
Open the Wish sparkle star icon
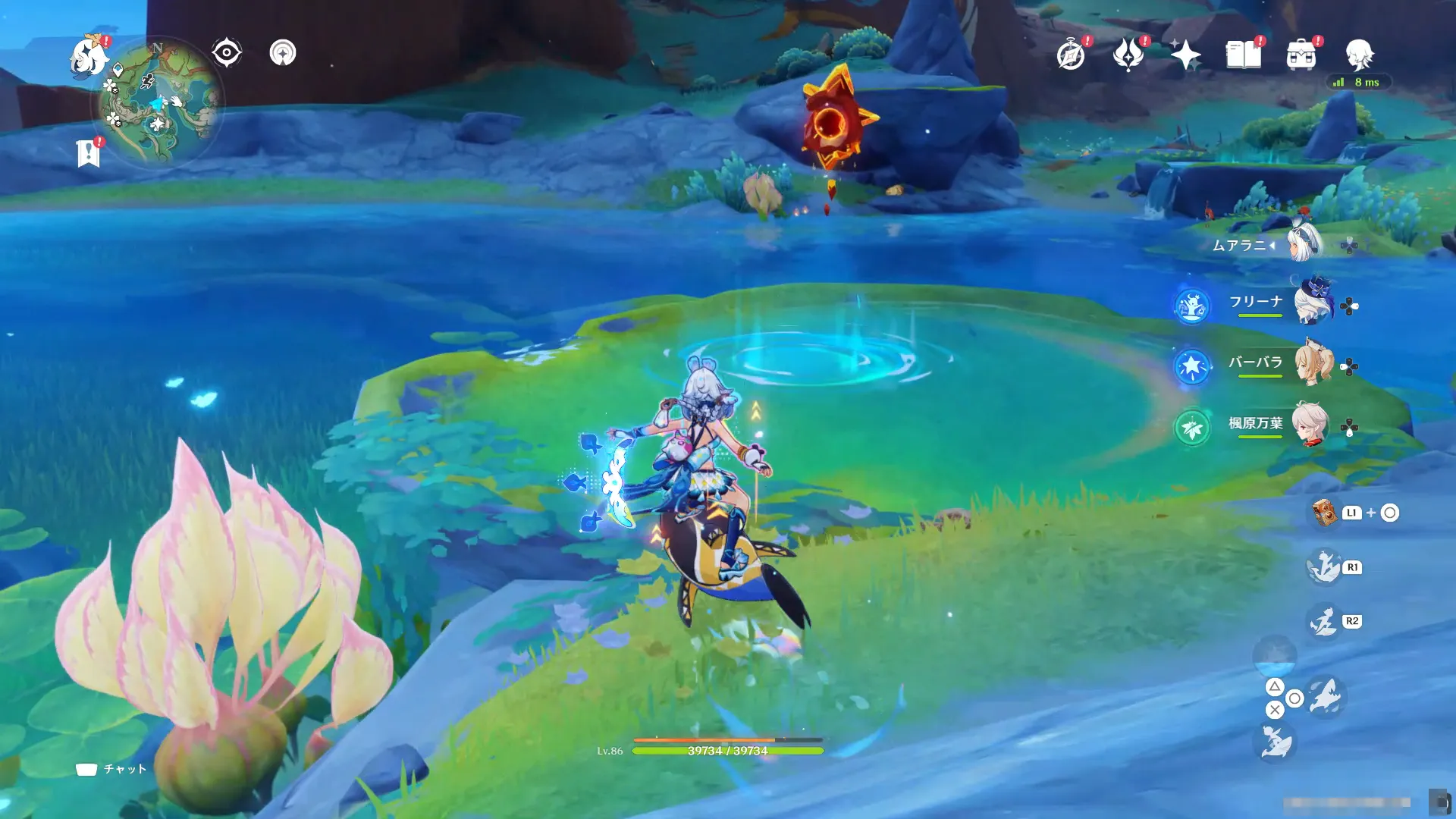click(1185, 55)
